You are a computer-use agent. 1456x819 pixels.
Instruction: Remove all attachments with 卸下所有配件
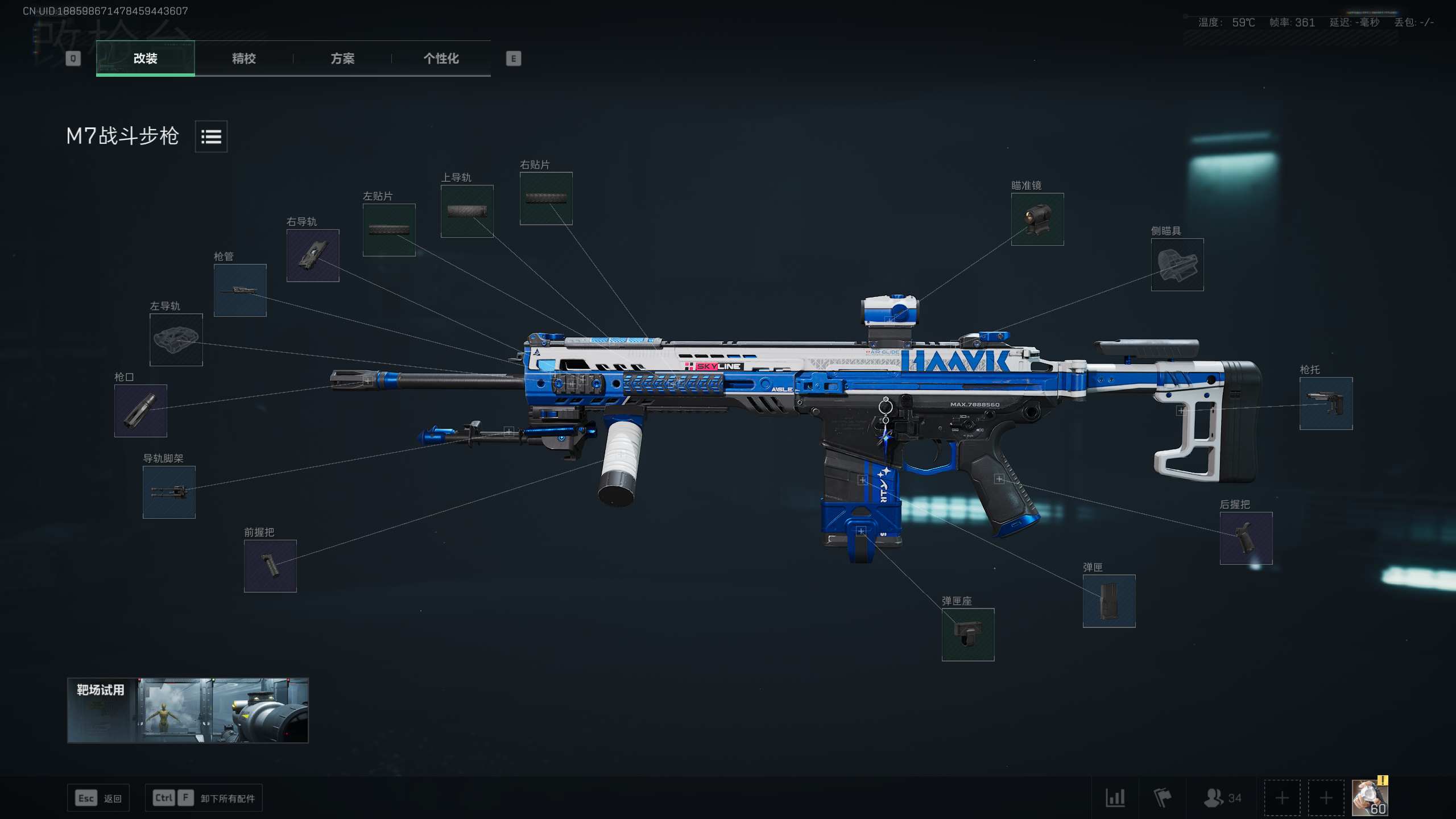pyautogui.click(x=204, y=798)
